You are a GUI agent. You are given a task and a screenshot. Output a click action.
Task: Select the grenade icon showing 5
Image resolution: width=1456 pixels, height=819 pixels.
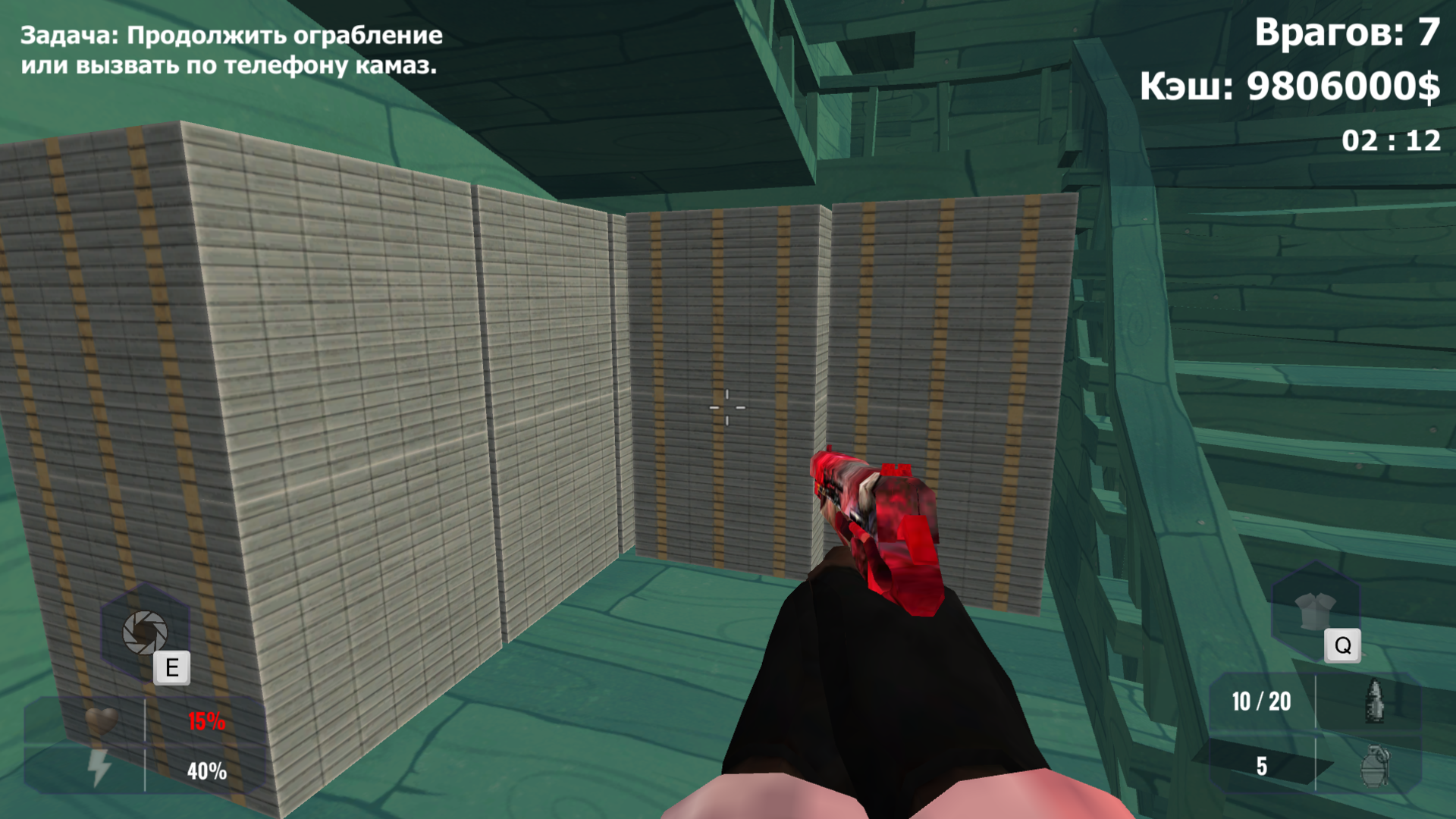click(x=1375, y=768)
